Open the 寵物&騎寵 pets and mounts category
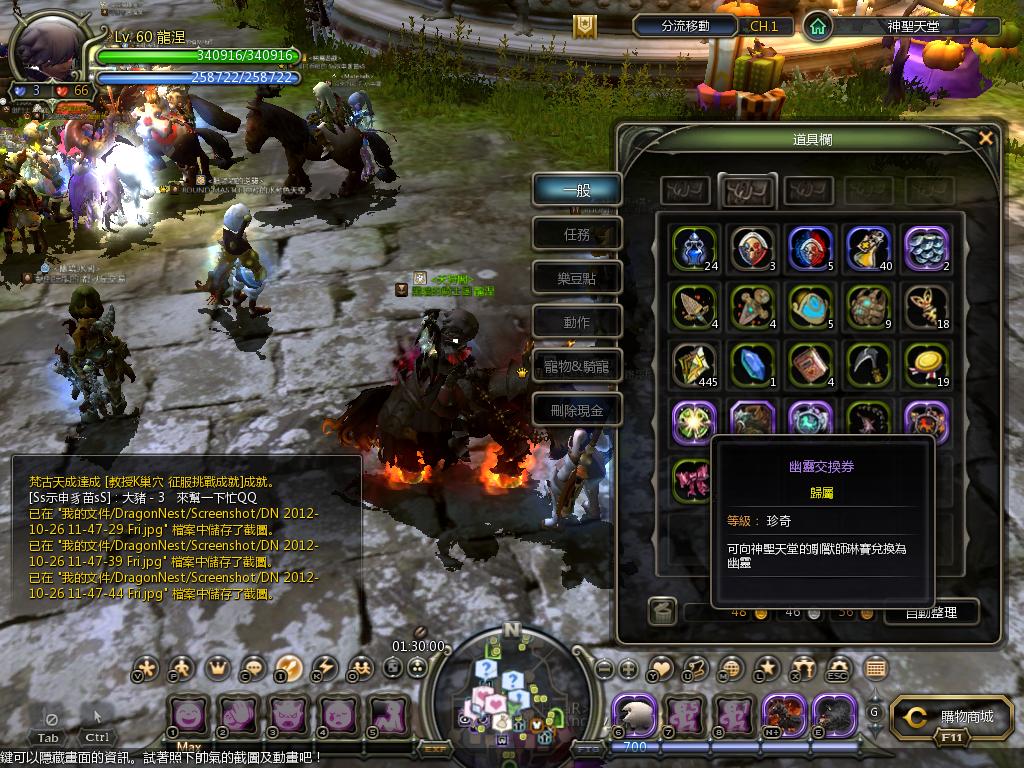Screen dimensions: 1024x768 tap(577, 366)
